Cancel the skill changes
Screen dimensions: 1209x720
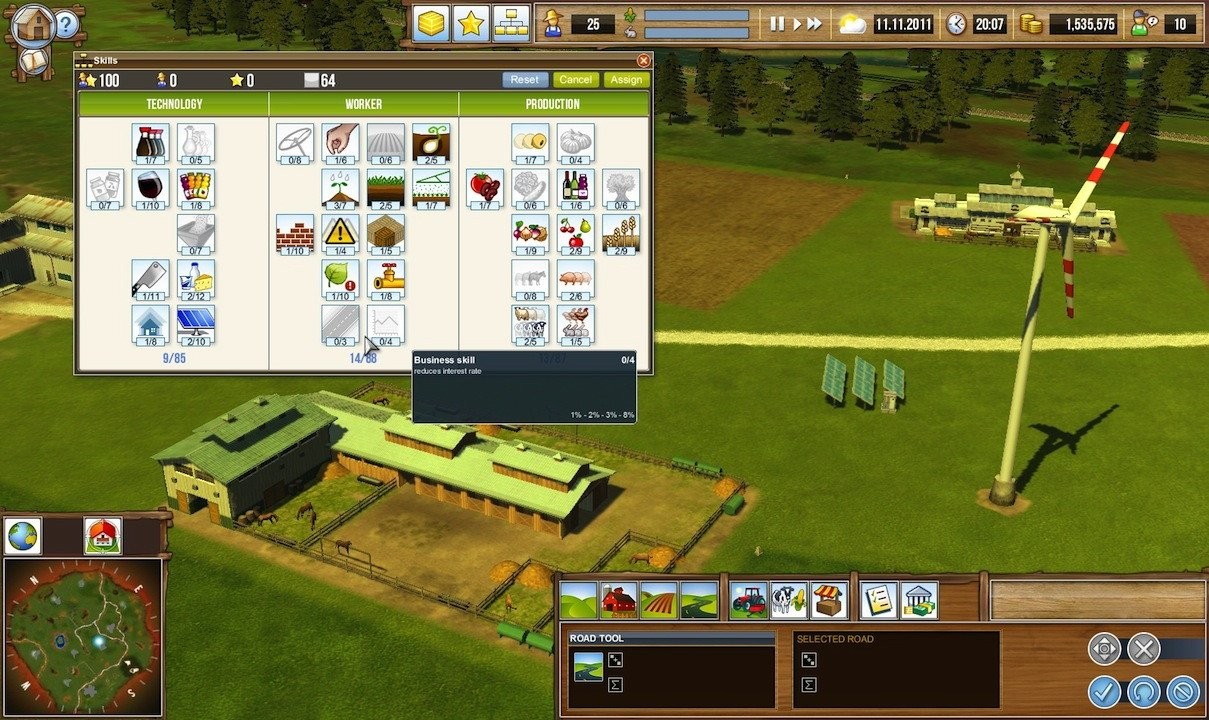coord(575,80)
